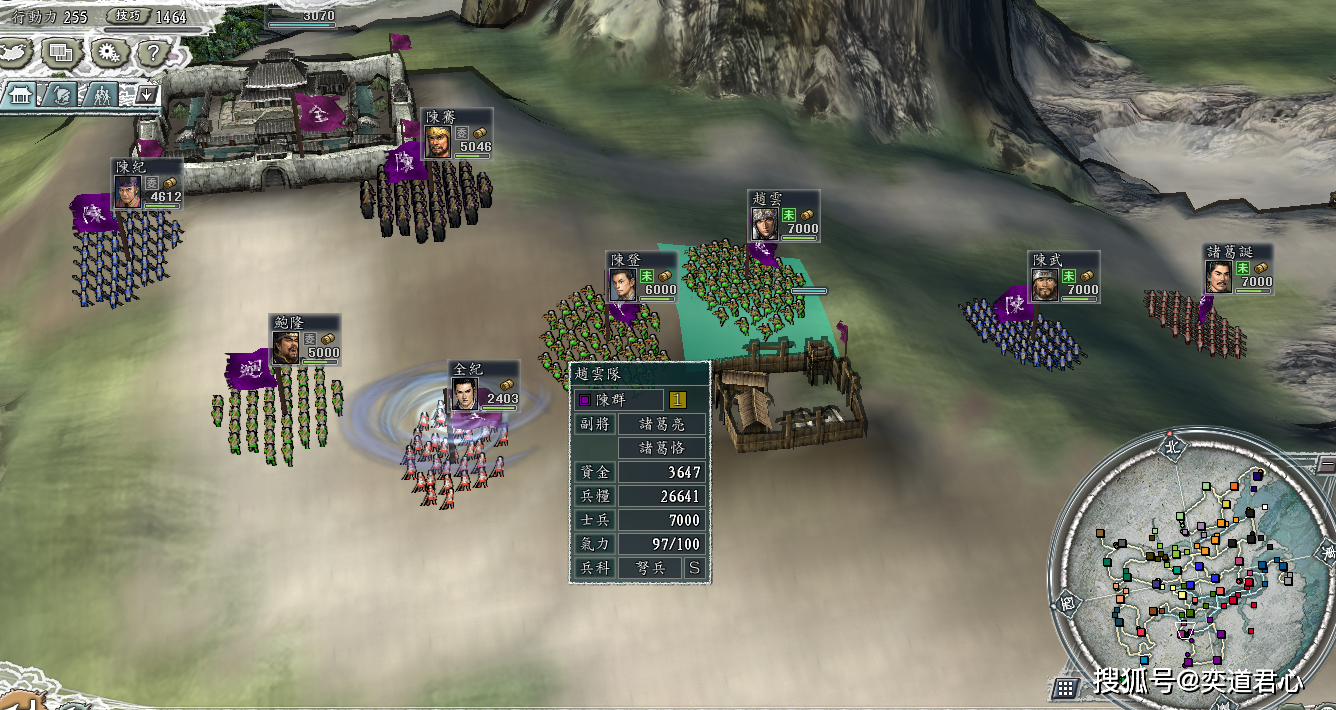Select the 全紀 unit portrait tag
1336x710 pixels.
484,385
